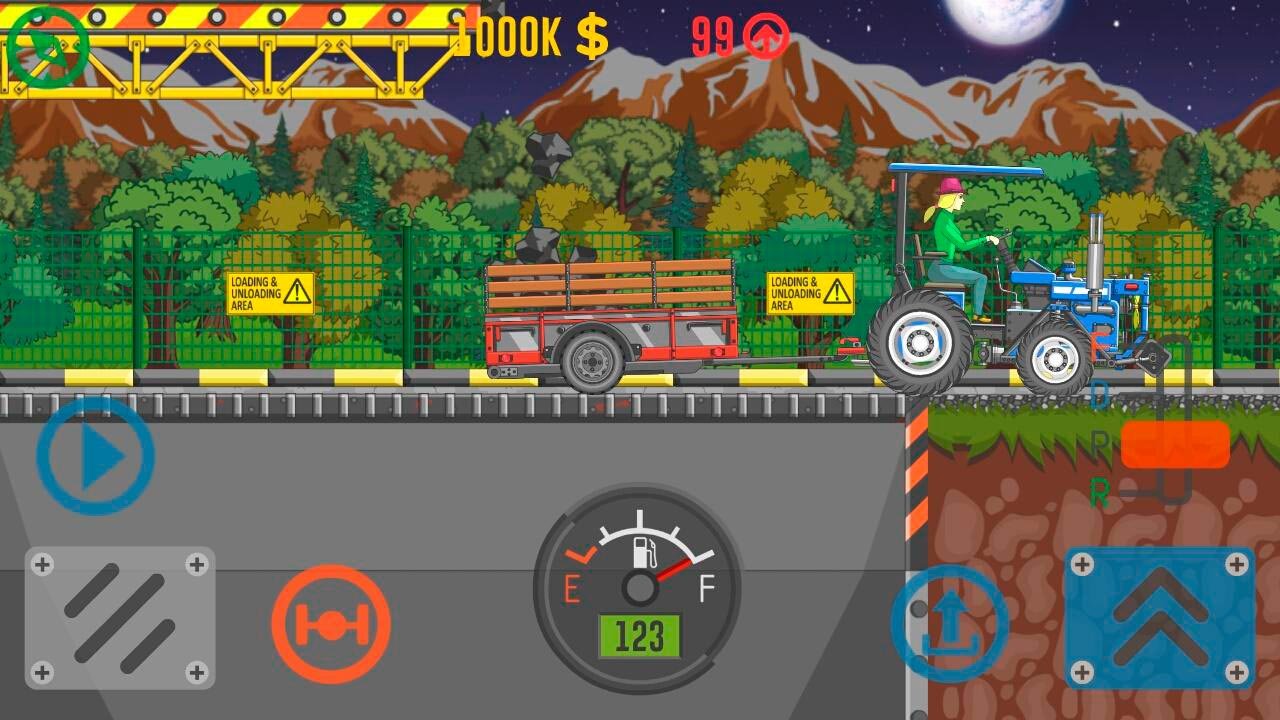
Task: Click the red upgrade arrow icon
Action: (x=767, y=38)
